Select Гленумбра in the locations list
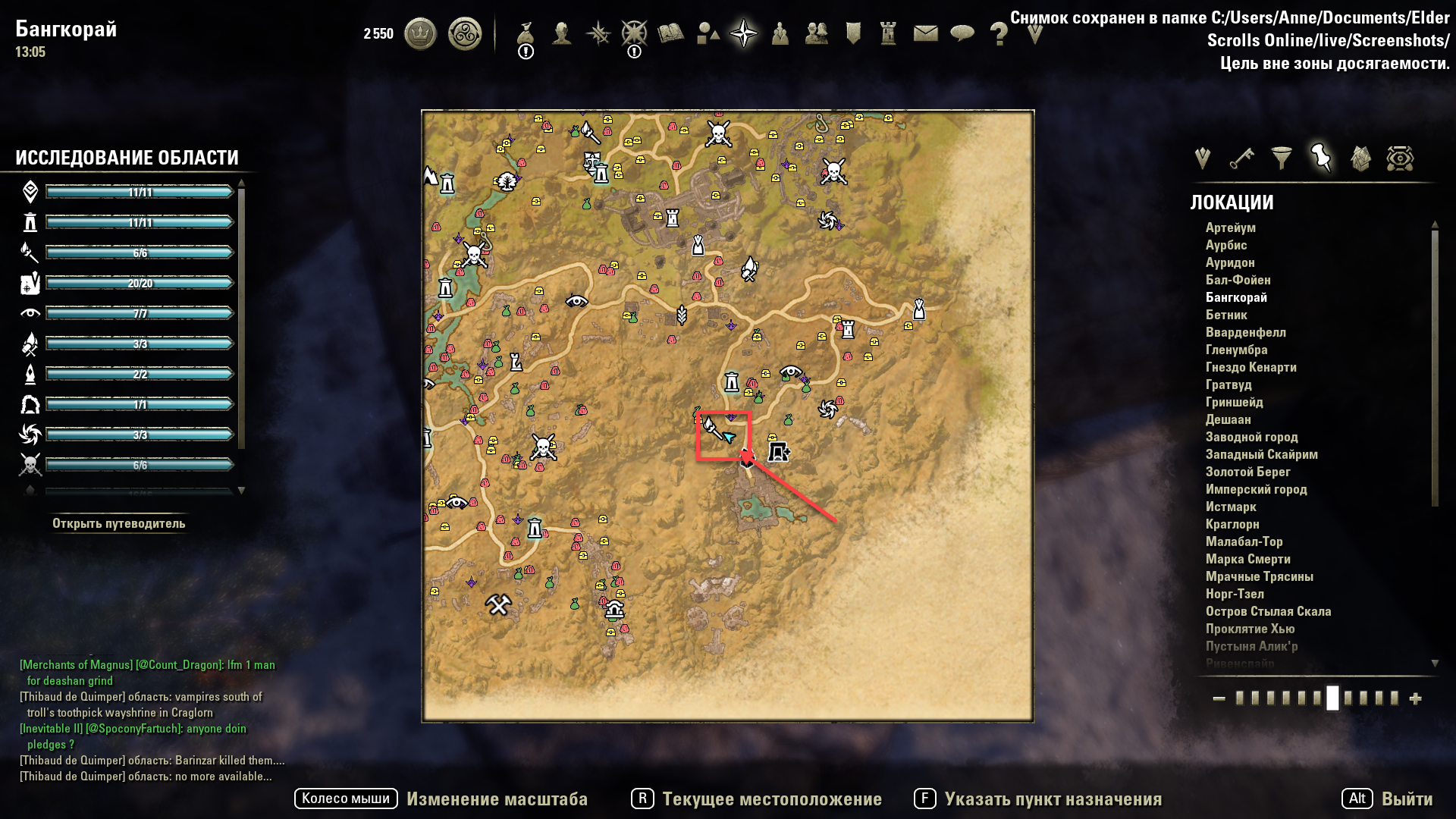This screenshot has width=1456, height=819. pyautogui.click(x=1236, y=350)
